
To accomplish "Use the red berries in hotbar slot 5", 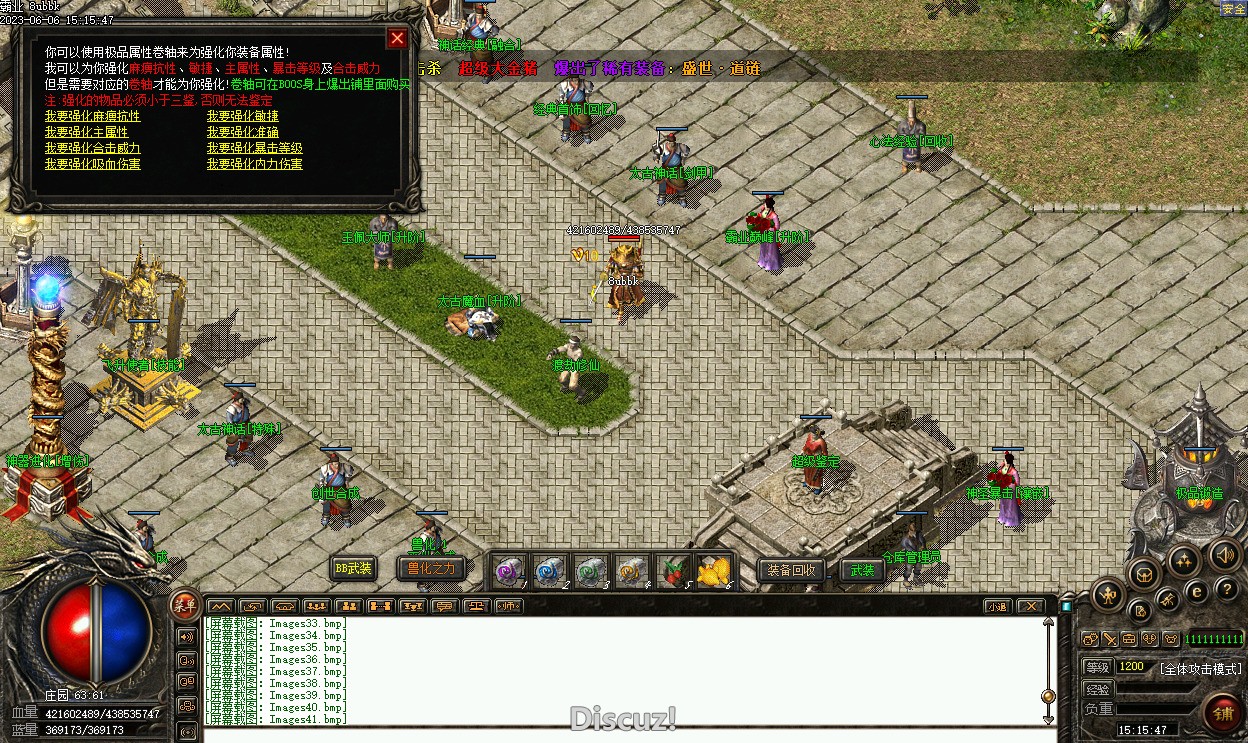I will [x=673, y=571].
